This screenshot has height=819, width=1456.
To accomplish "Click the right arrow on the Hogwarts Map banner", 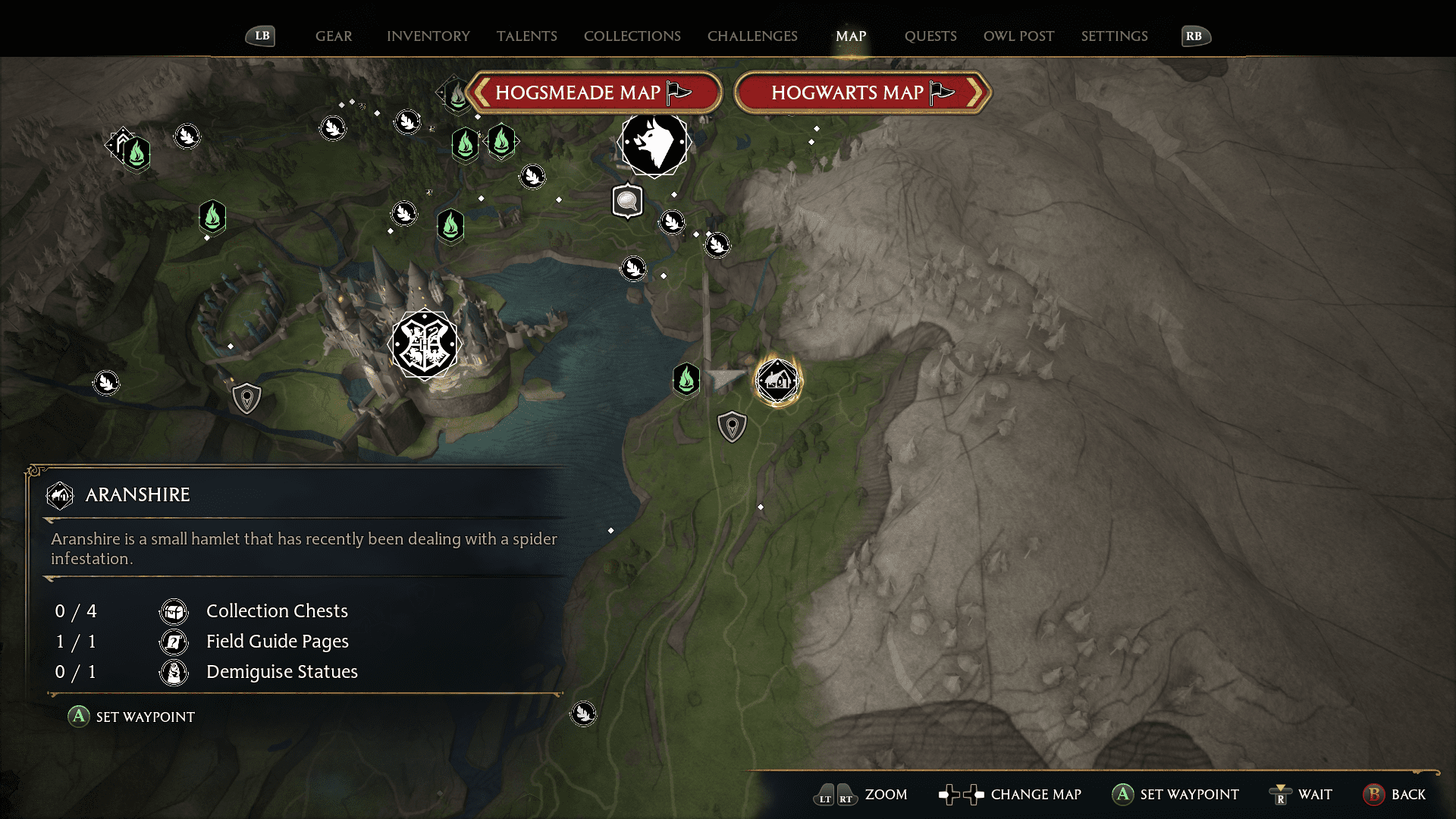I will click(978, 93).
